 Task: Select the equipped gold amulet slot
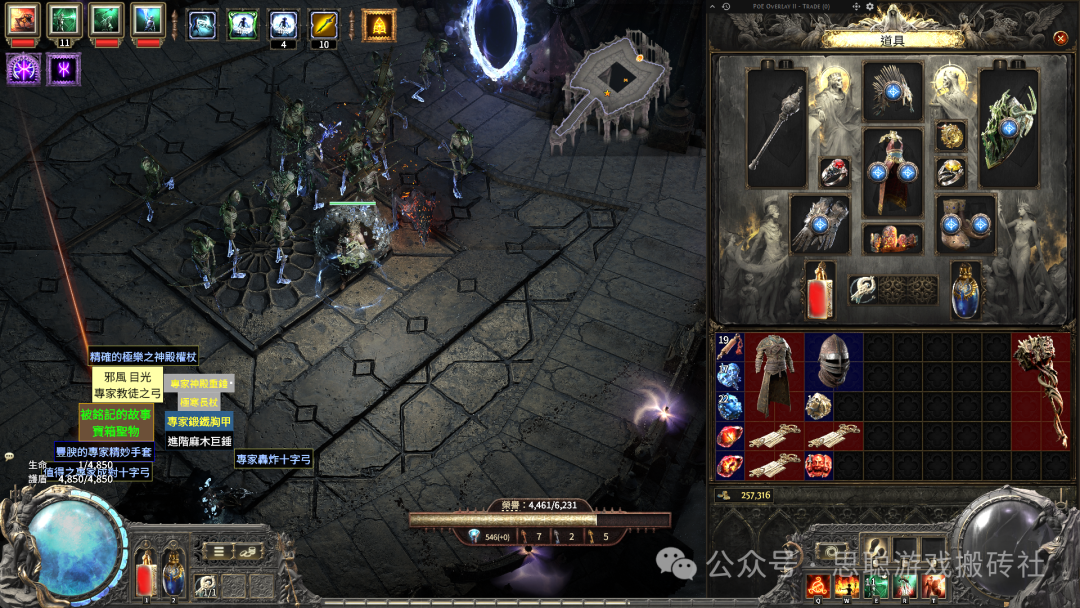click(951, 135)
